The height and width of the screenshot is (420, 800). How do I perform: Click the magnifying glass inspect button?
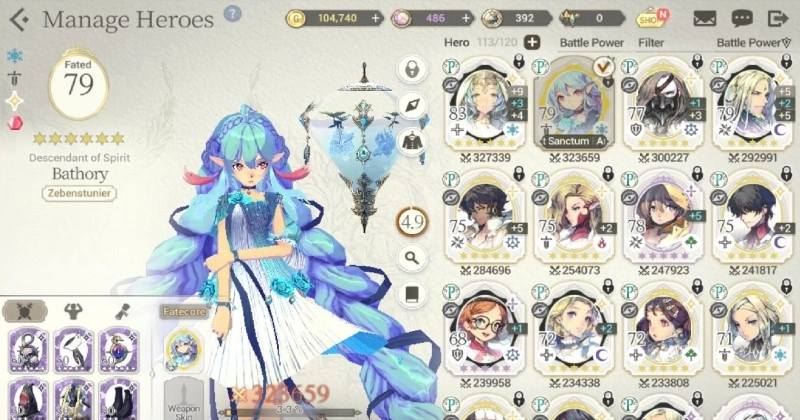pos(412,258)
